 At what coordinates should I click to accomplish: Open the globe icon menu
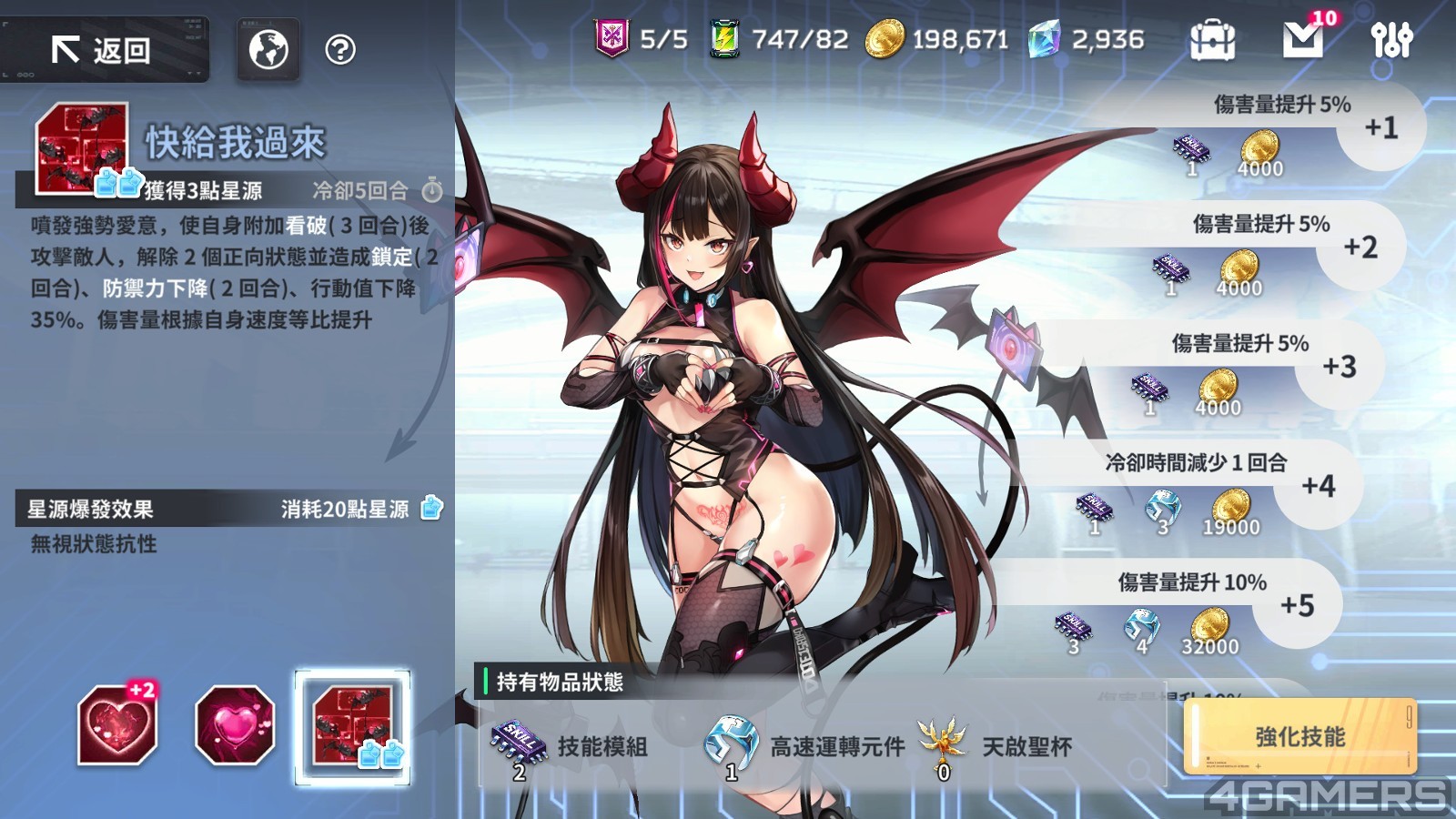pos(268,50)
